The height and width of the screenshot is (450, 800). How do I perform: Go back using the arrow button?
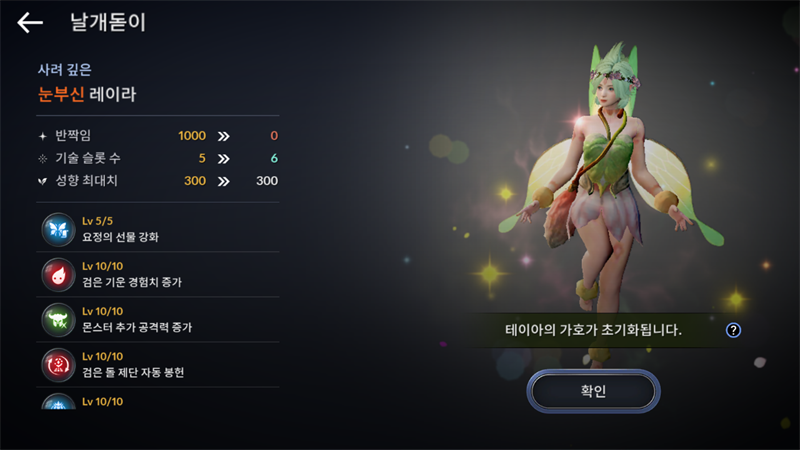30,23
